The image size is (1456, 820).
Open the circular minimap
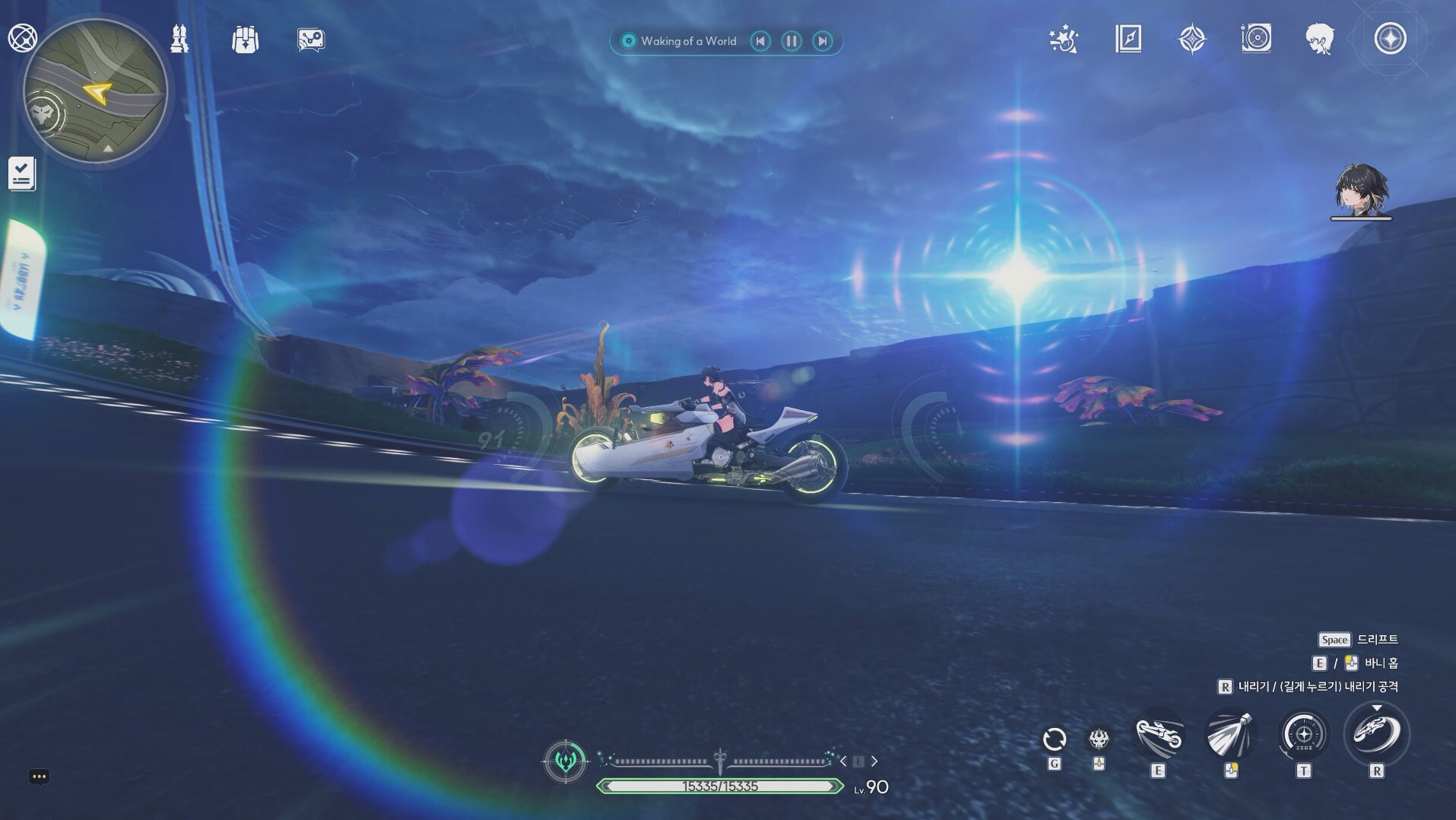pos(95,91)
